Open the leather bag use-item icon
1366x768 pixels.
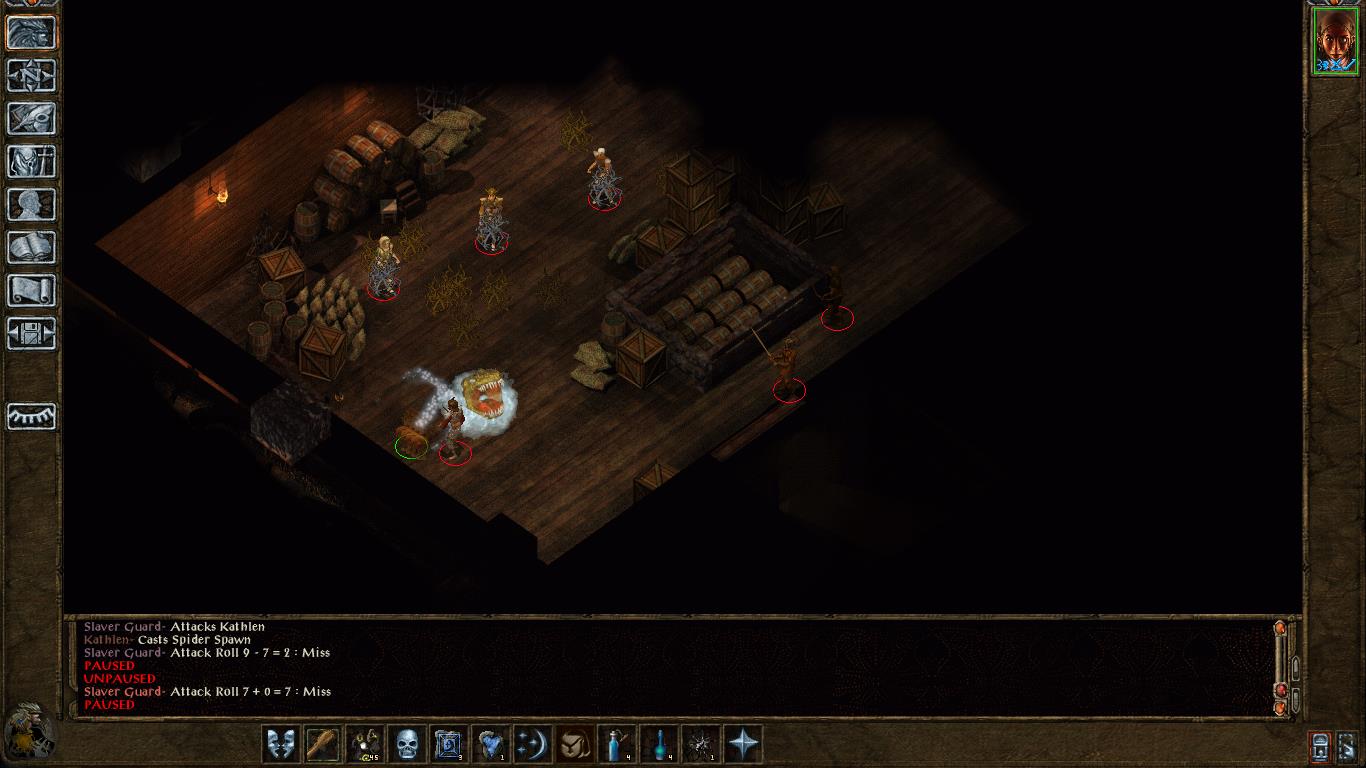pyautogui.click(x=575, y=744)
